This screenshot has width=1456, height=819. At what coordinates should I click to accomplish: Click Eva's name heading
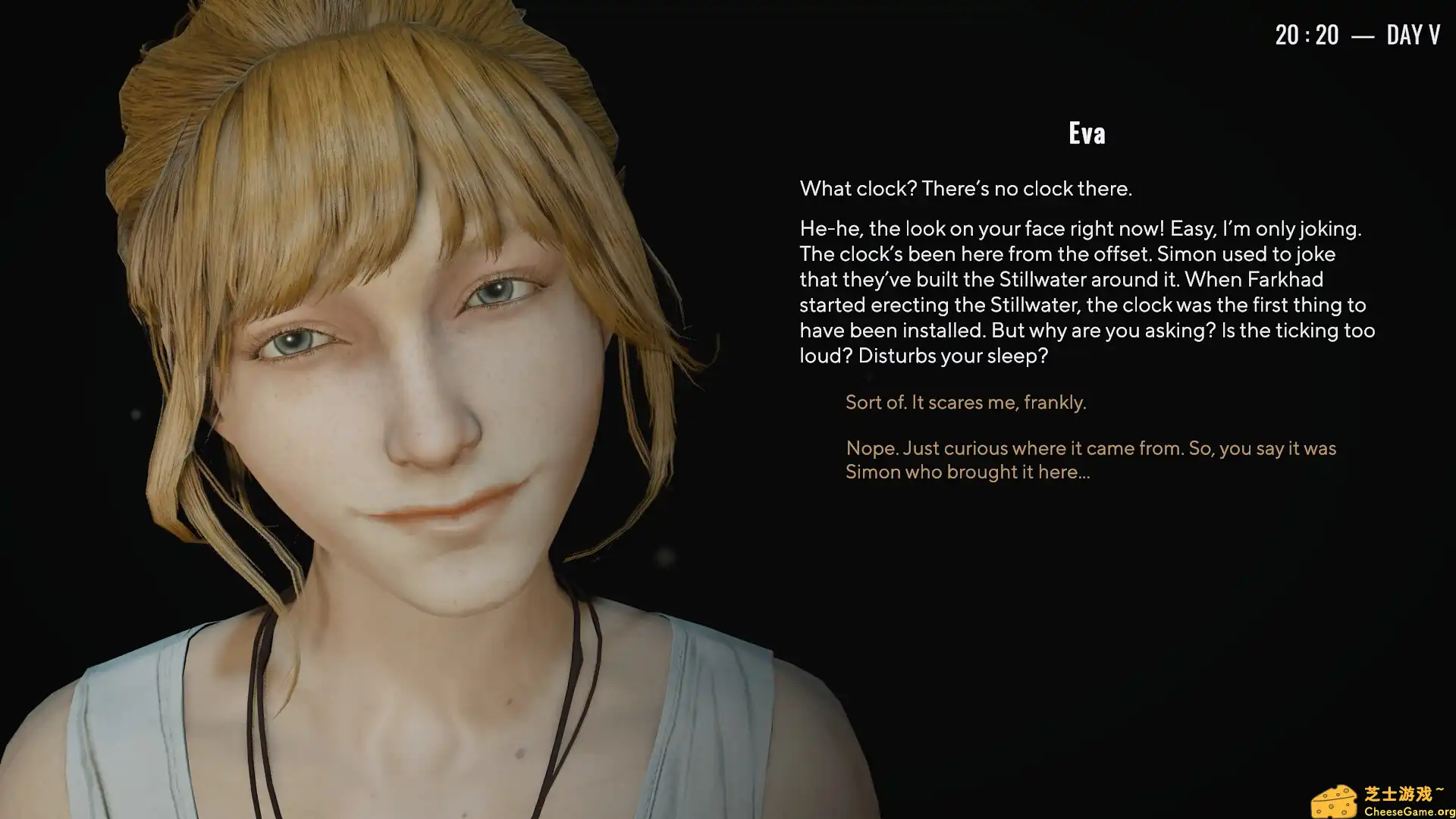tap(1087, 132)
